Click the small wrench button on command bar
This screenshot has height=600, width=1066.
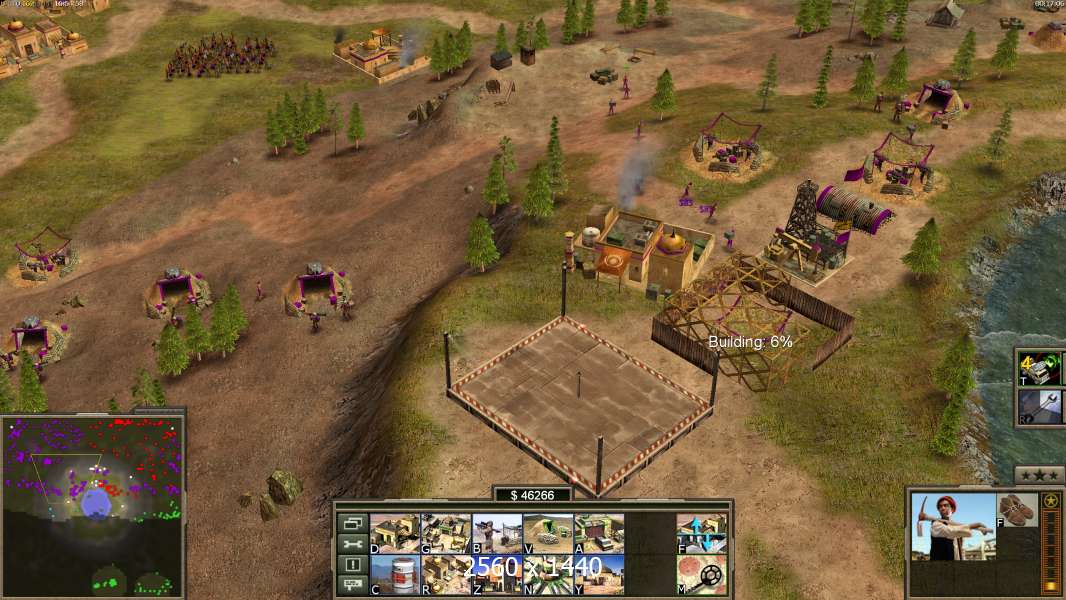(x=351, y=544)
